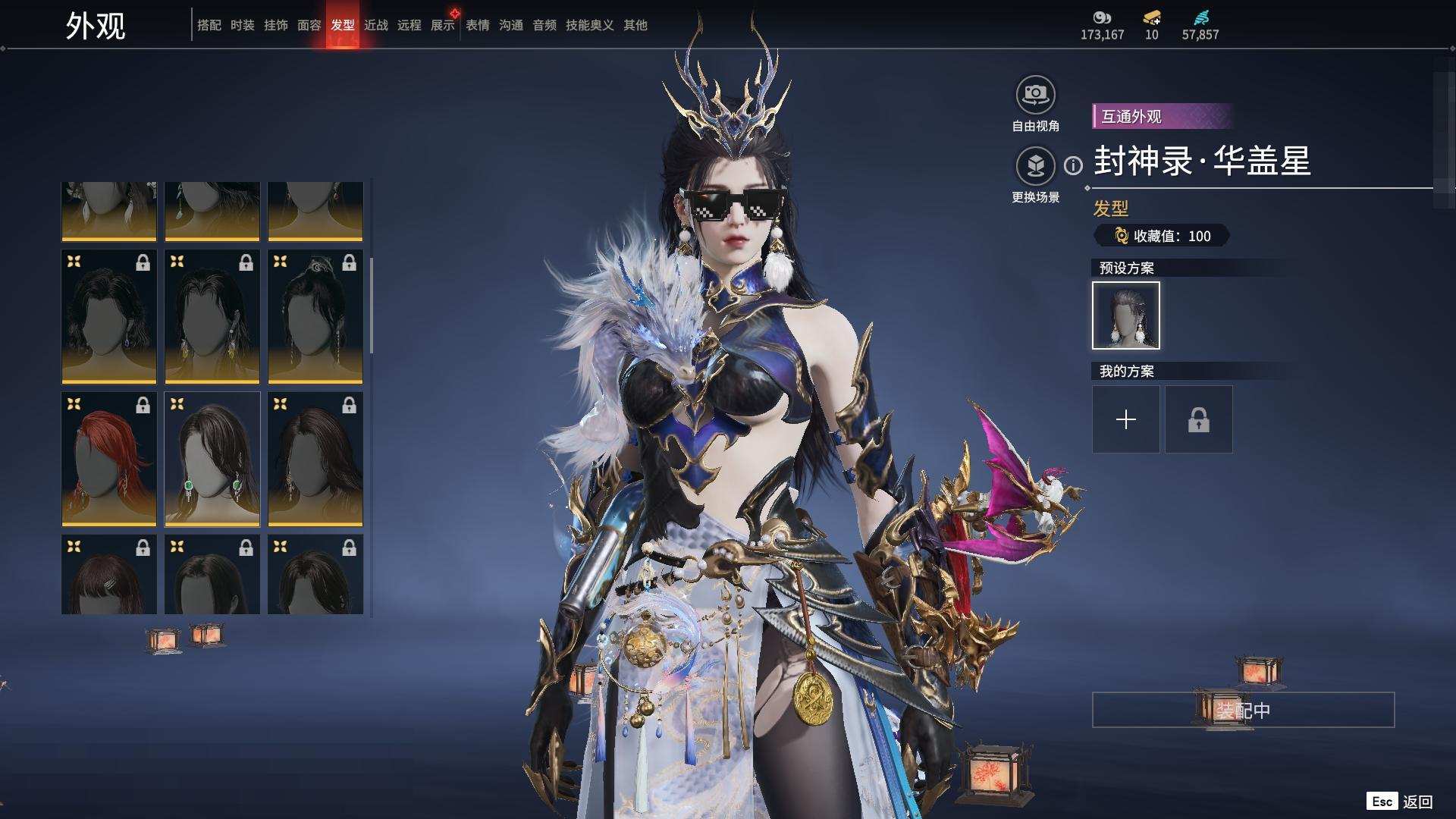This screenshot has height=819, width=1456.
Task: Switch to the 音频 tab
Action: (x=544, y=25)
